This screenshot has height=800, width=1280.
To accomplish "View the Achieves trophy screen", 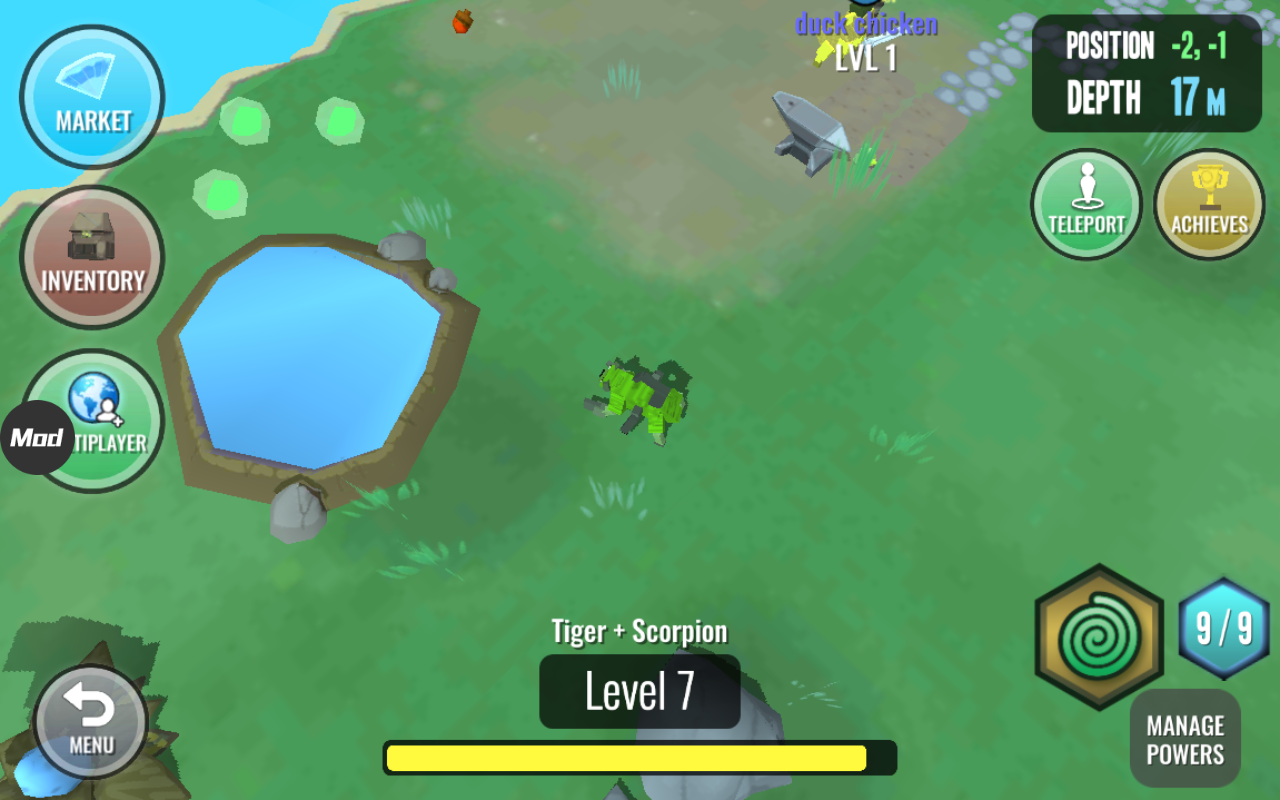I will (x=1209, y=204).
